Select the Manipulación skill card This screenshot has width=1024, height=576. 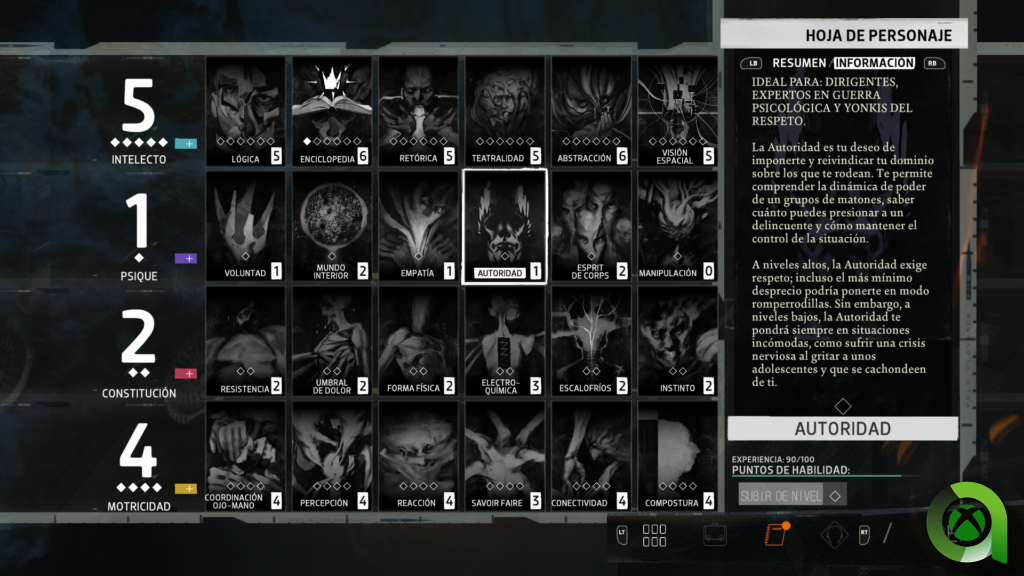[677, 226]
